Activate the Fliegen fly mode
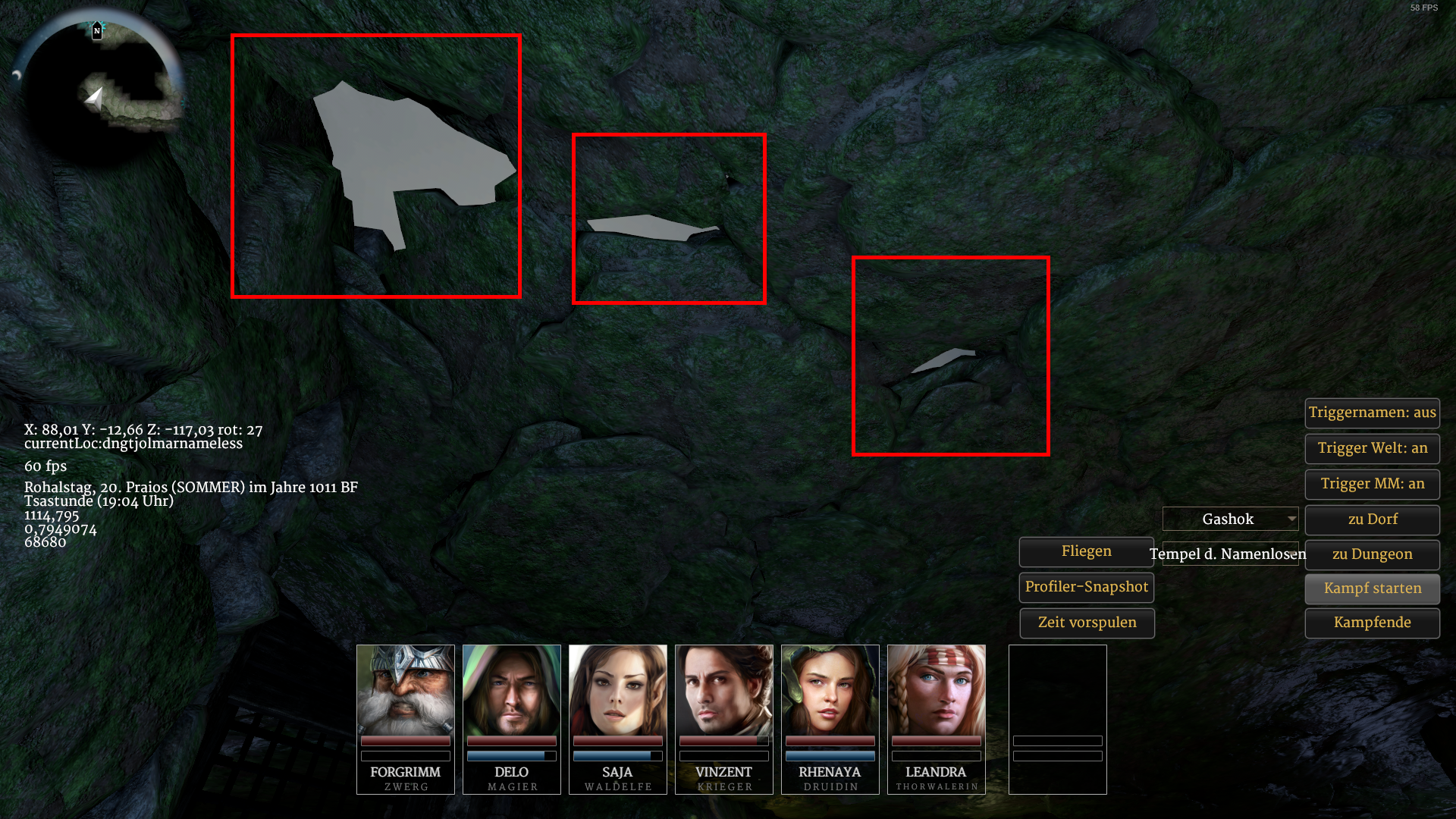The image size is (1456, 819). click(1086, 551)
